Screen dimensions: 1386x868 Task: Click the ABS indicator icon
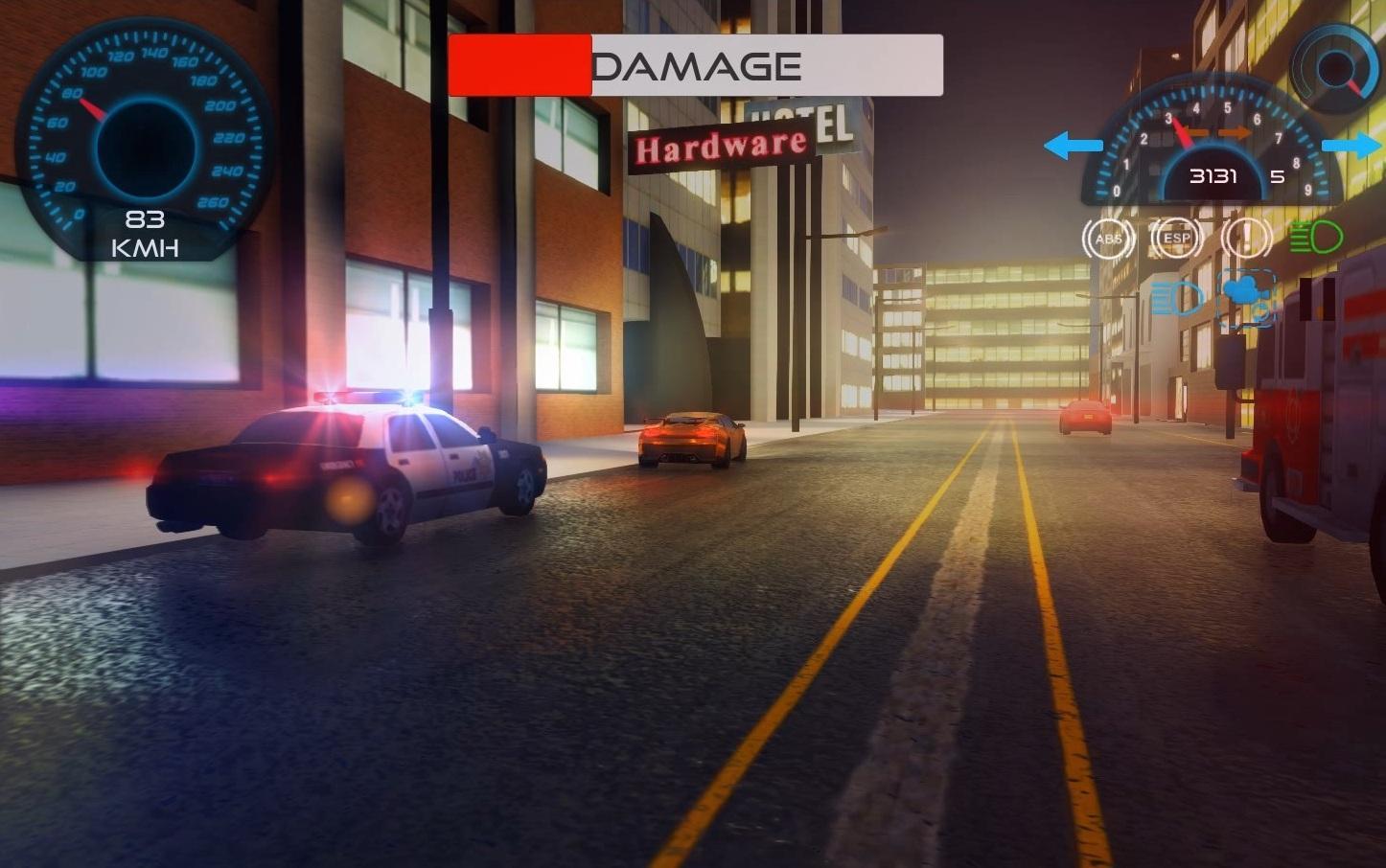[1108, 239]
